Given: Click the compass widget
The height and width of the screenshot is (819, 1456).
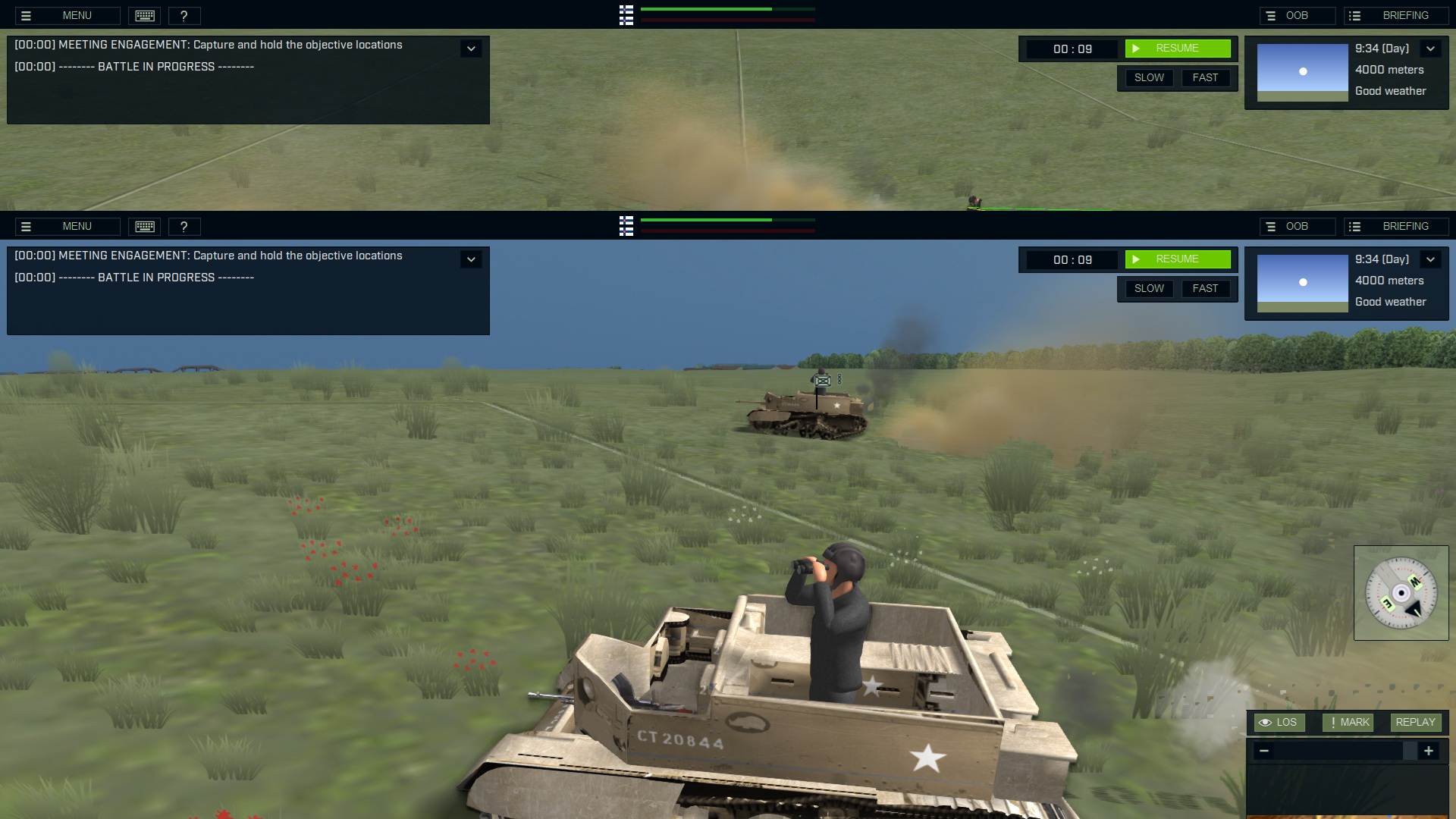Looking at the screenshot, I should (1402, 592).
